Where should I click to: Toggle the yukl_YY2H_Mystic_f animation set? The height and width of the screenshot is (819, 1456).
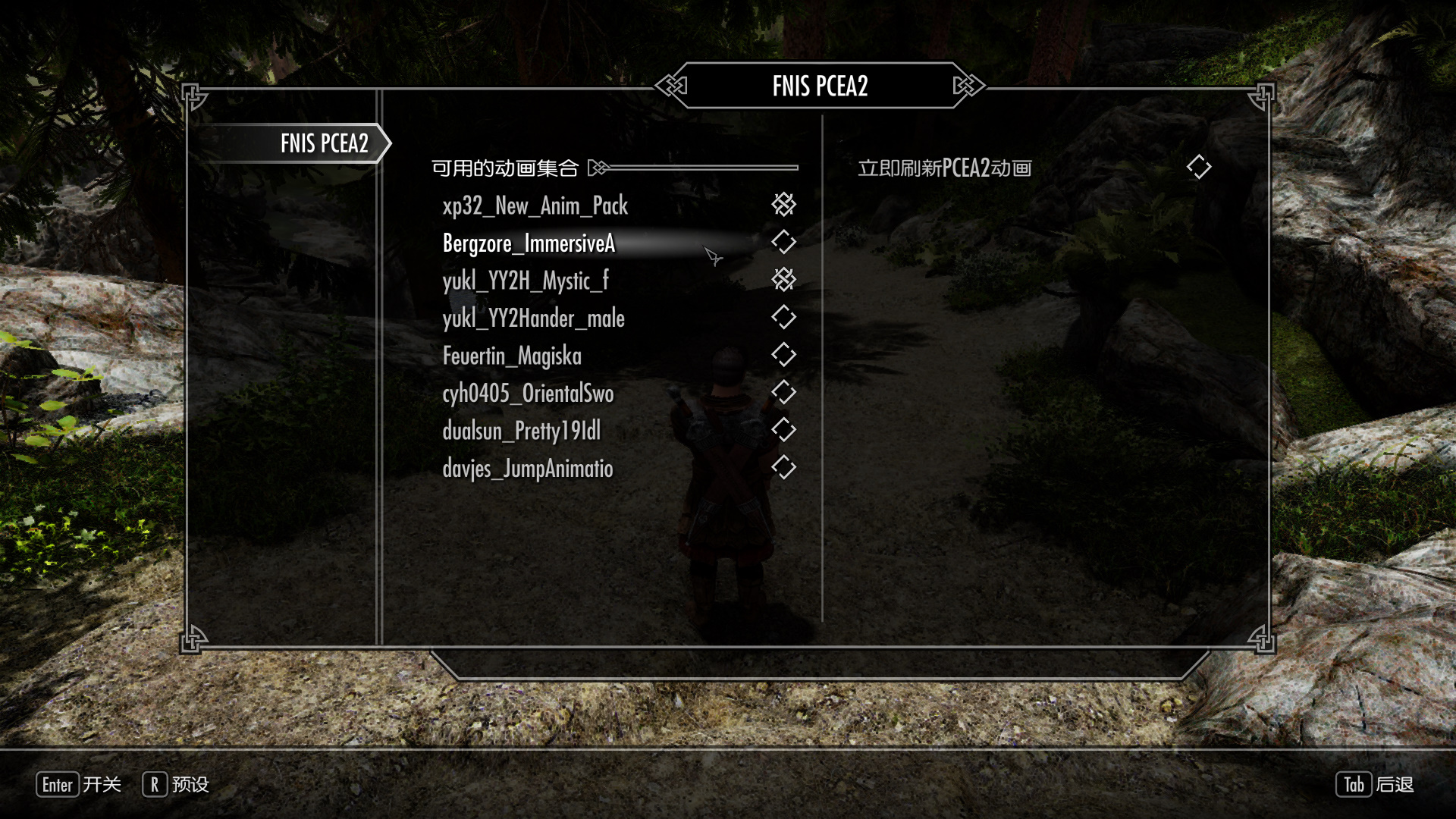point(783,280)
